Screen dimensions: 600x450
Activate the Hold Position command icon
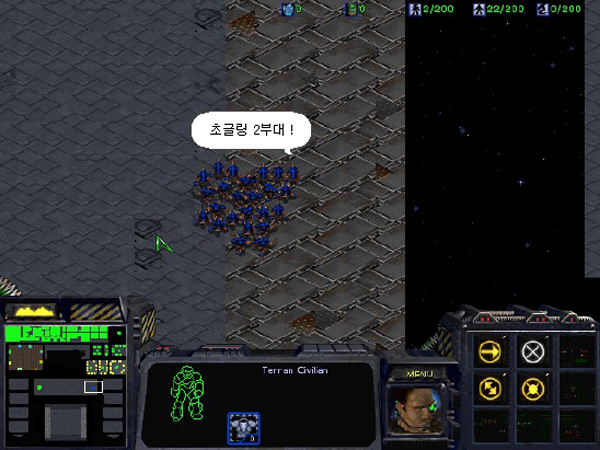tap(534, 388)
